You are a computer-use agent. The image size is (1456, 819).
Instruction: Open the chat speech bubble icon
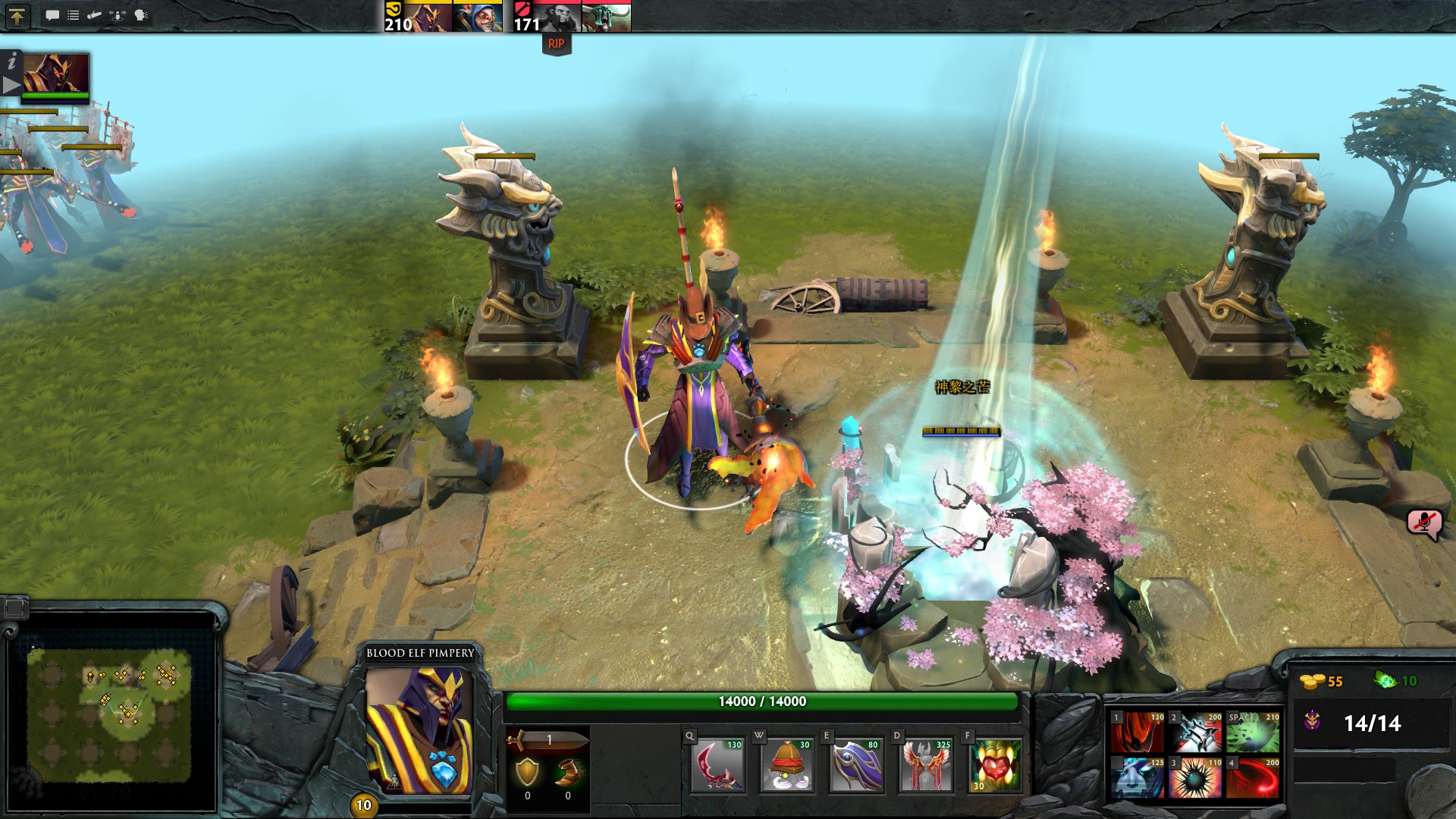52,15
